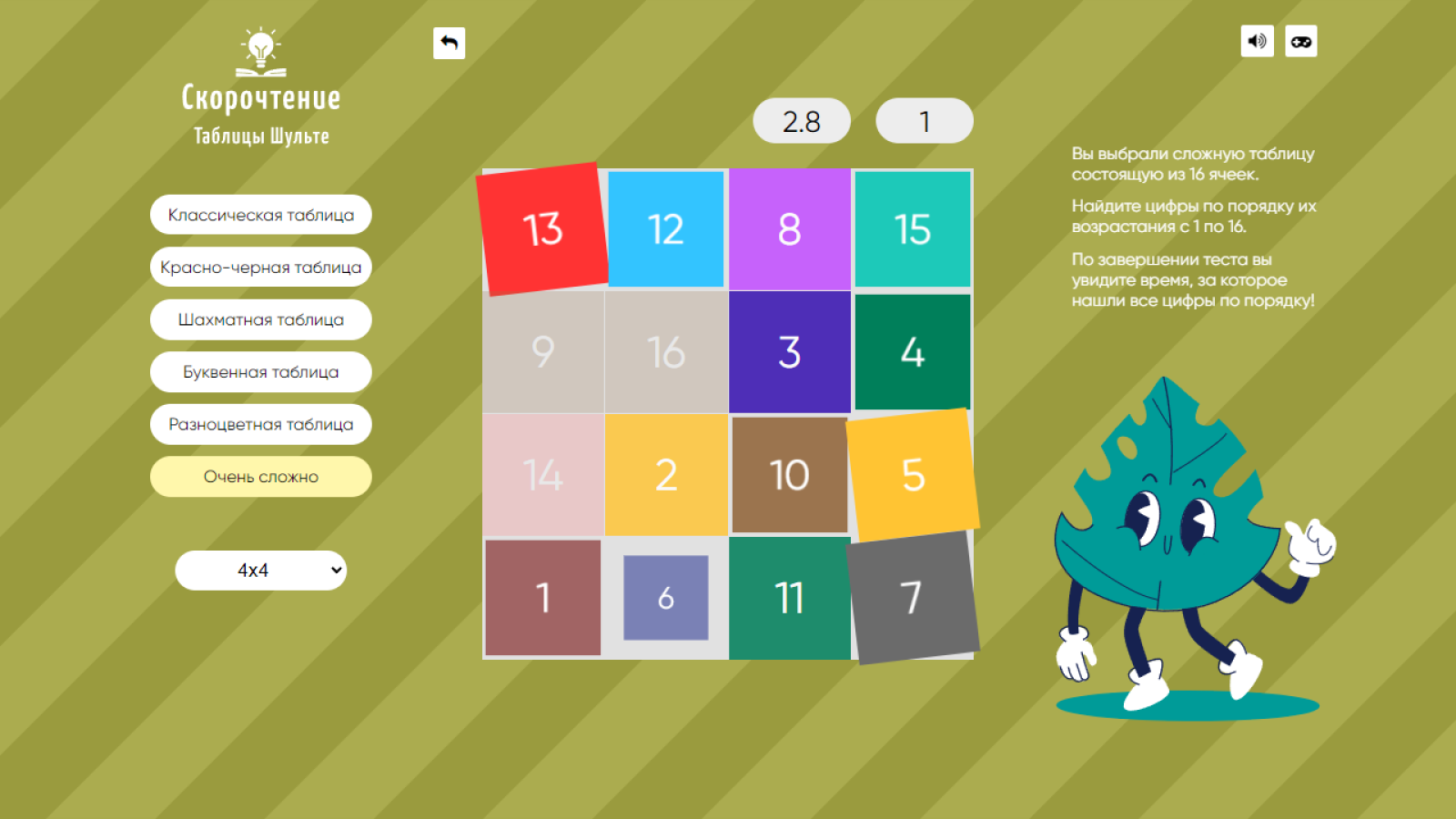Change table size via the dropdown
The height and width of the screenshot is (819, 1456).
click(x=260, y=571)
